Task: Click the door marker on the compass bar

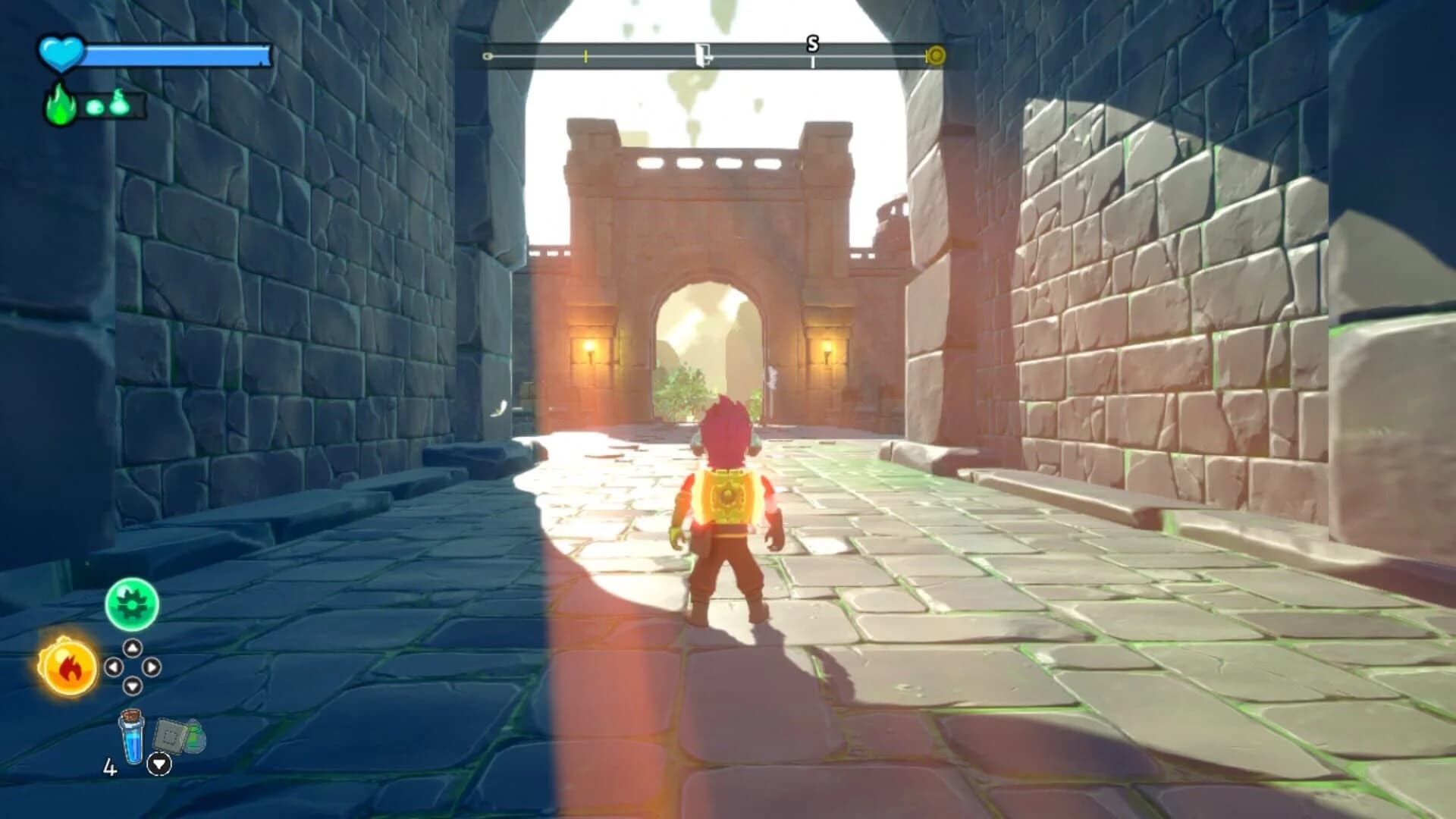Action: coord(702,55)
